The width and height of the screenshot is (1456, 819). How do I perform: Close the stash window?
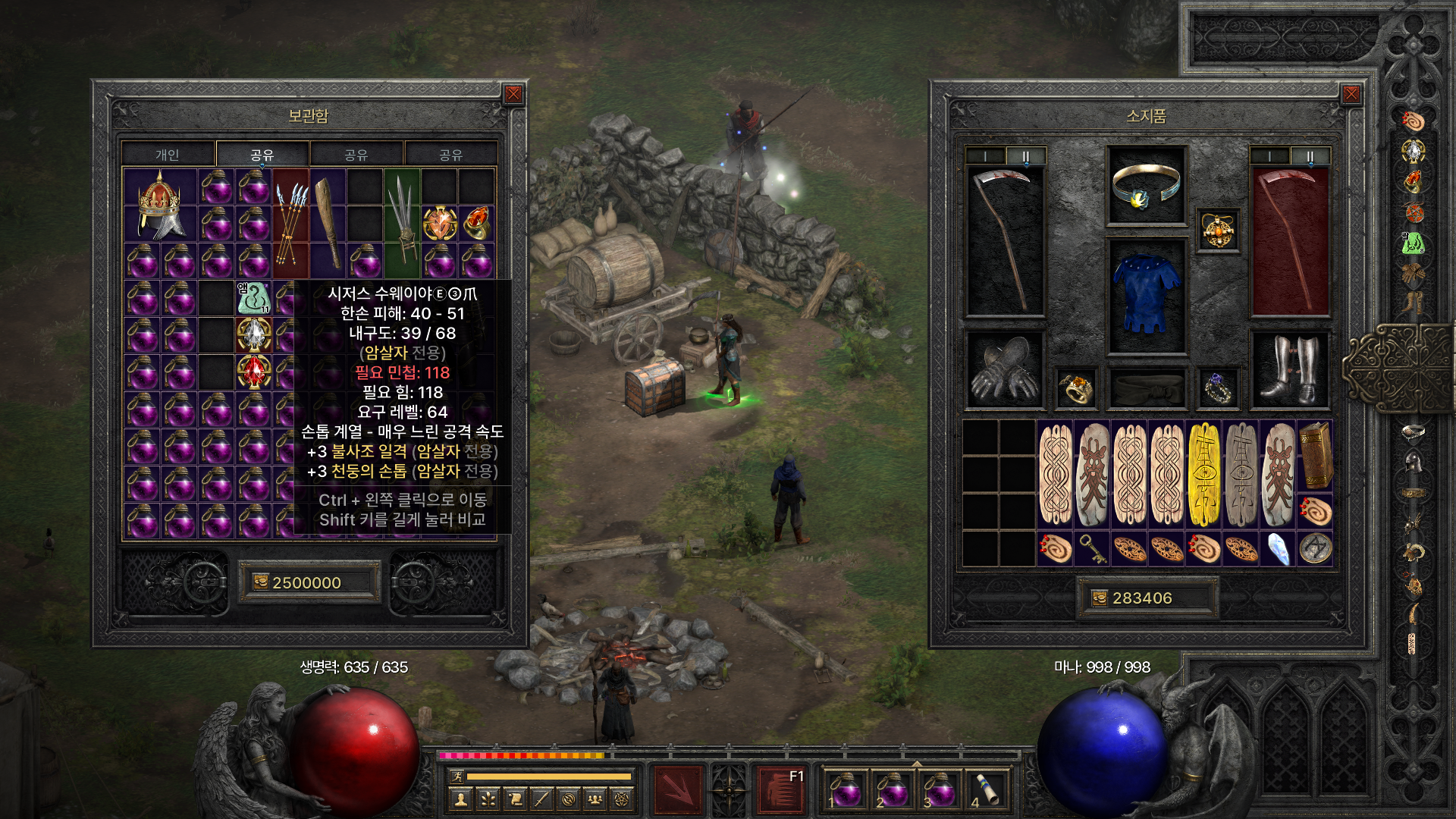[x=513, y=94]
